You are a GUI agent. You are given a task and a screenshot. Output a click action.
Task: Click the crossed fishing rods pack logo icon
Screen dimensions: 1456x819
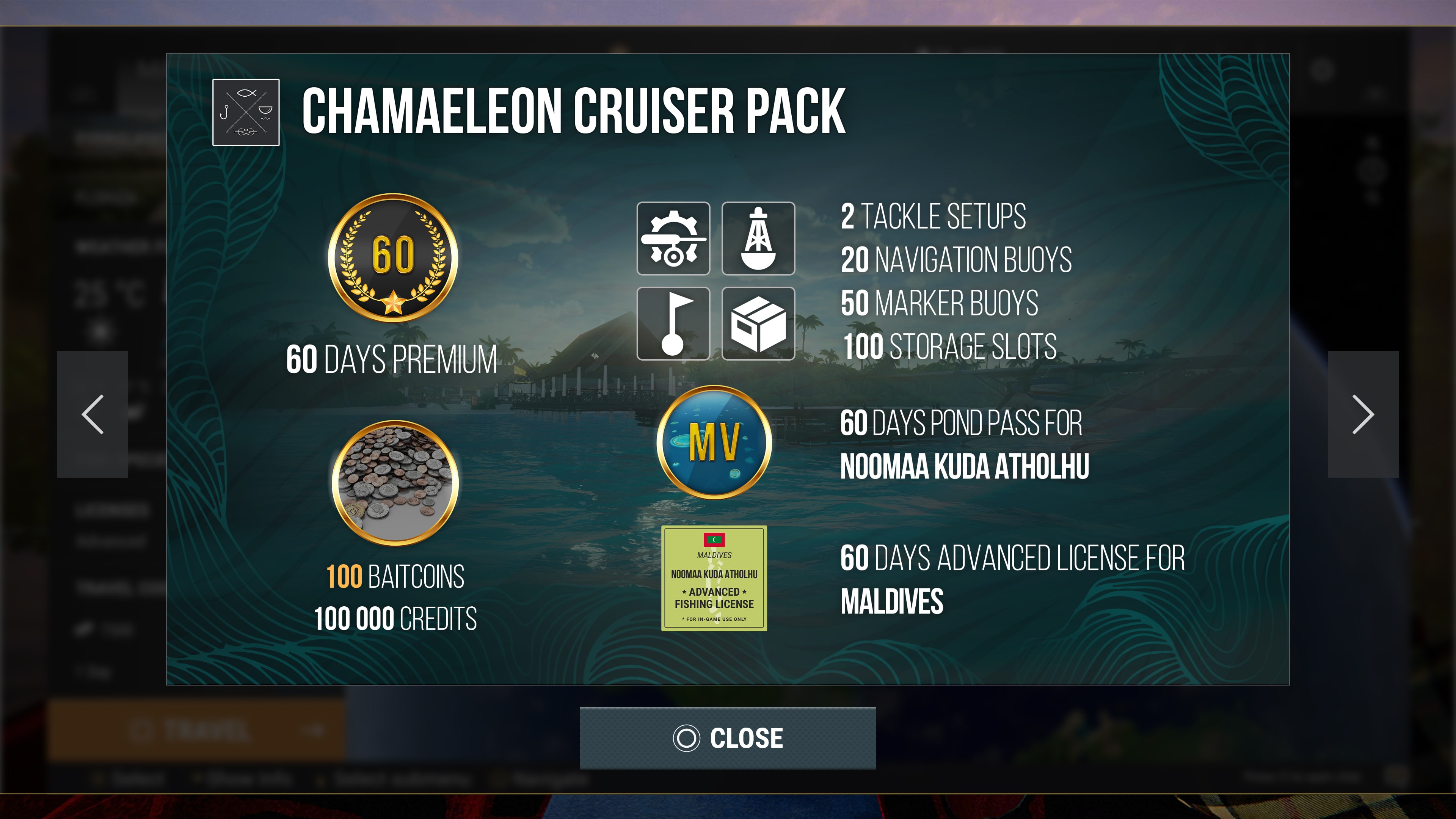[x=246, y=113]
